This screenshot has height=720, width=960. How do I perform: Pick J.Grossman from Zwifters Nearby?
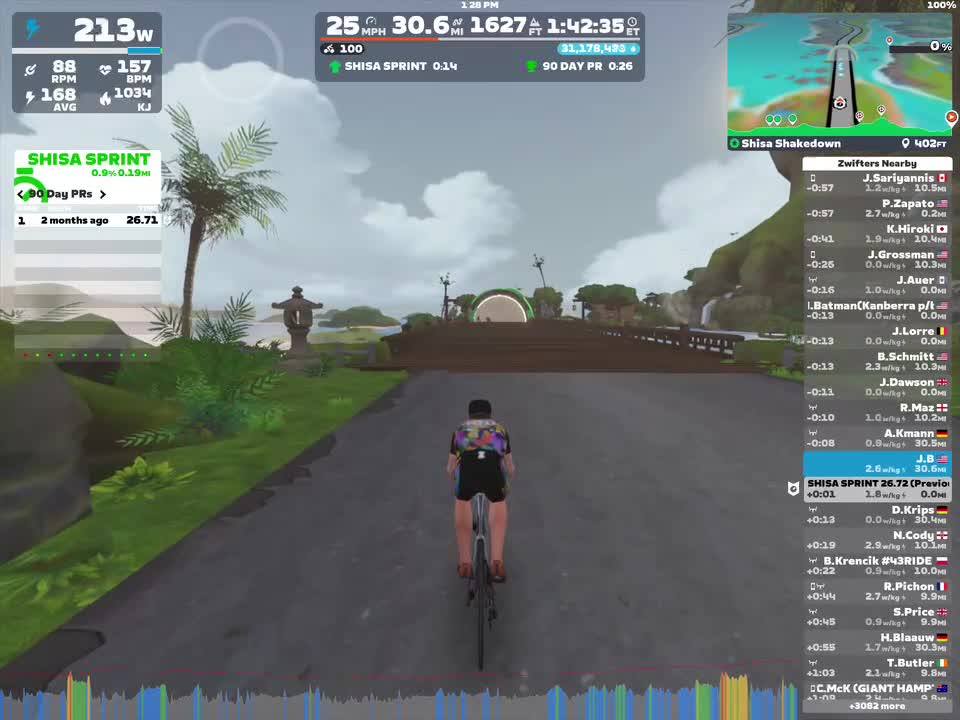tap(877, 260)
